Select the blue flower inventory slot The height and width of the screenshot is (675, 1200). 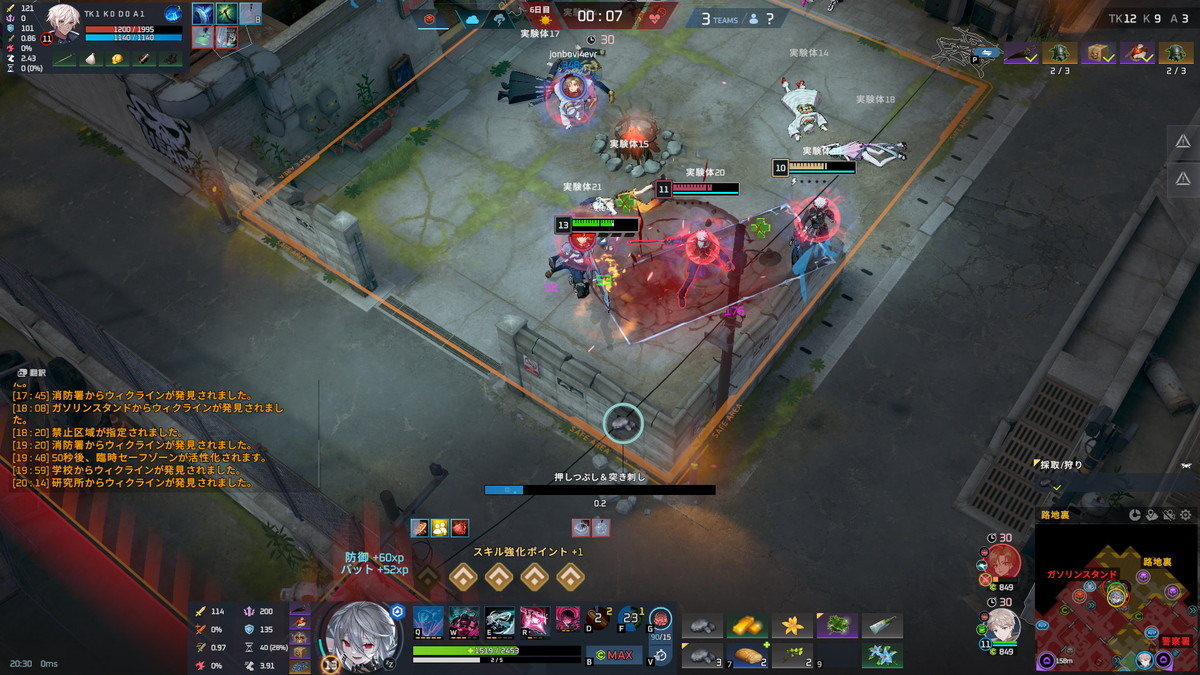point(882,656)
